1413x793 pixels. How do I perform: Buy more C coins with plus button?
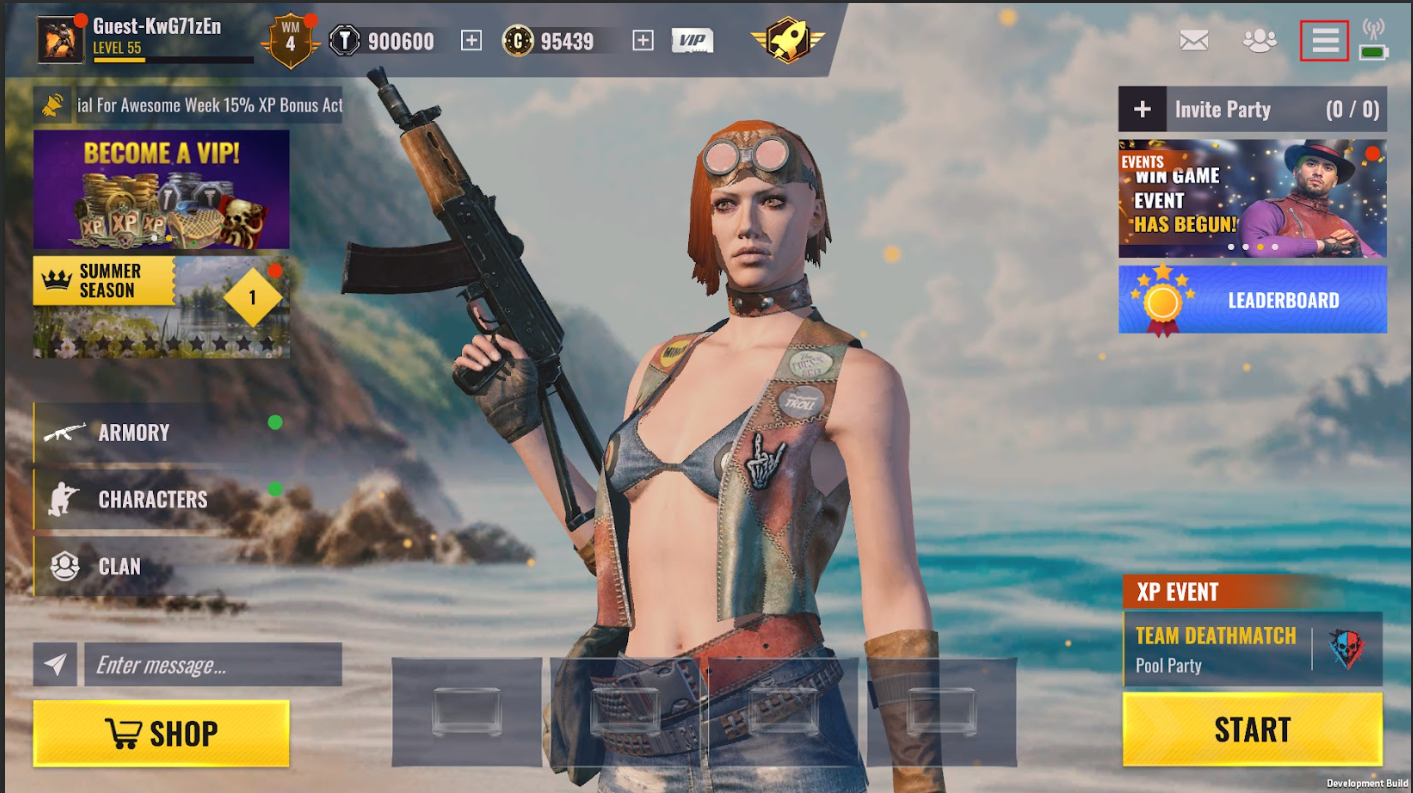[643, 41]
